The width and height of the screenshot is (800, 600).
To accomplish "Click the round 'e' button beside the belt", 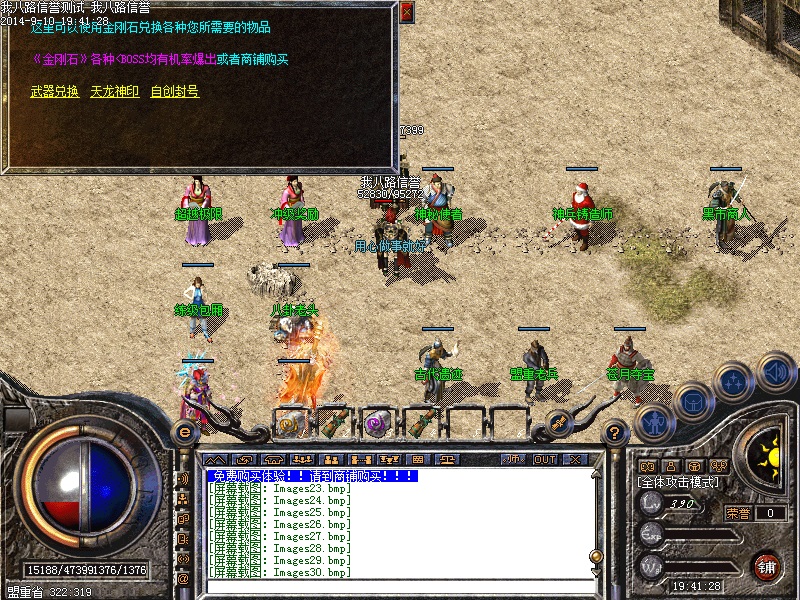I will tap(184, 432).
